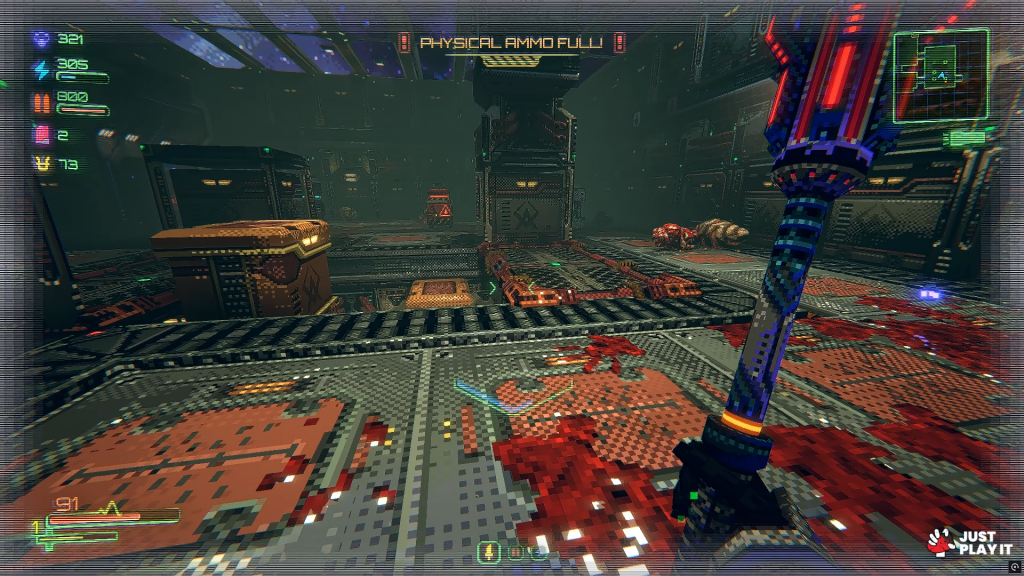Click the green wireframe minimap
Viewport: 1024px width, 576px height.
coord(940,75)
